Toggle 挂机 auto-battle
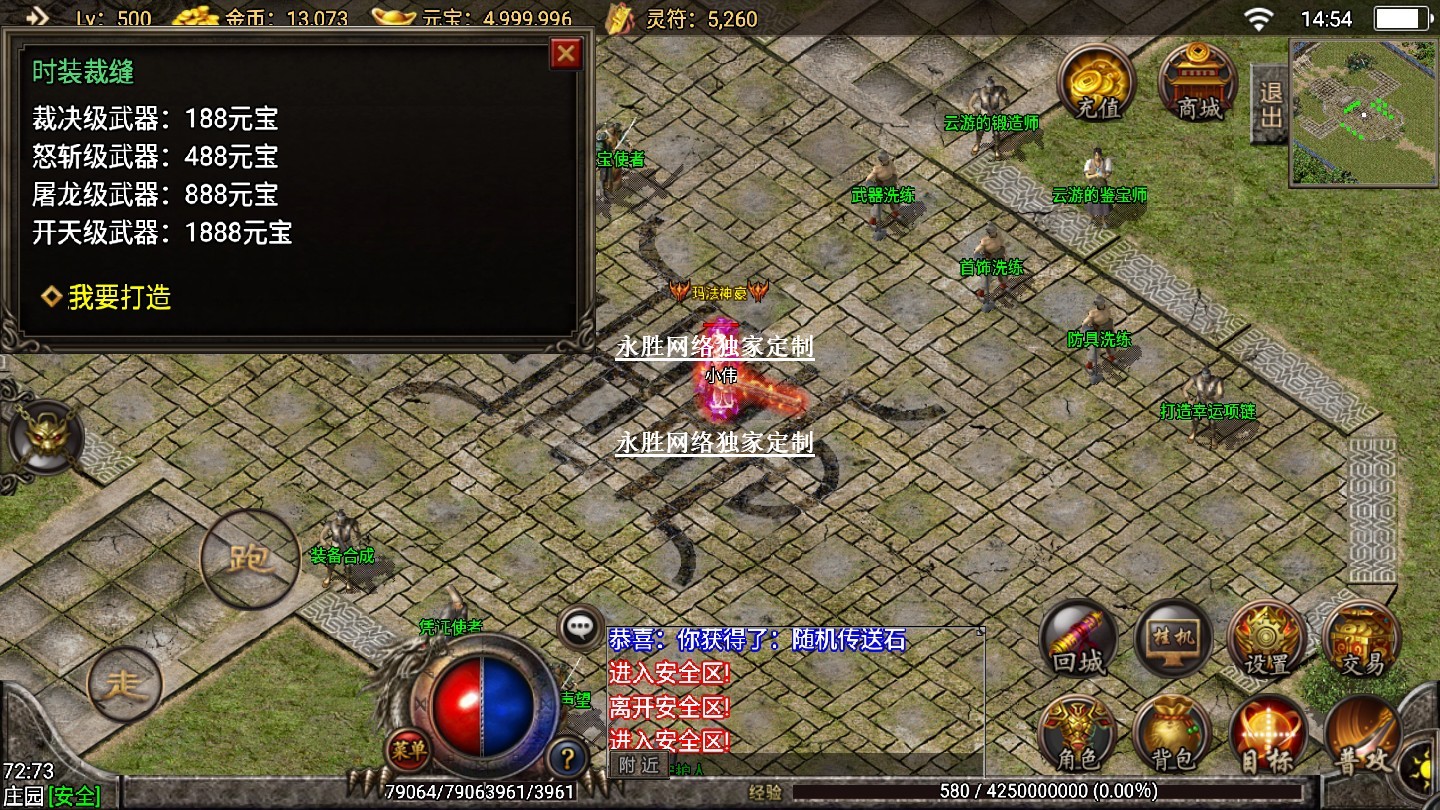 click(1173, 640)
